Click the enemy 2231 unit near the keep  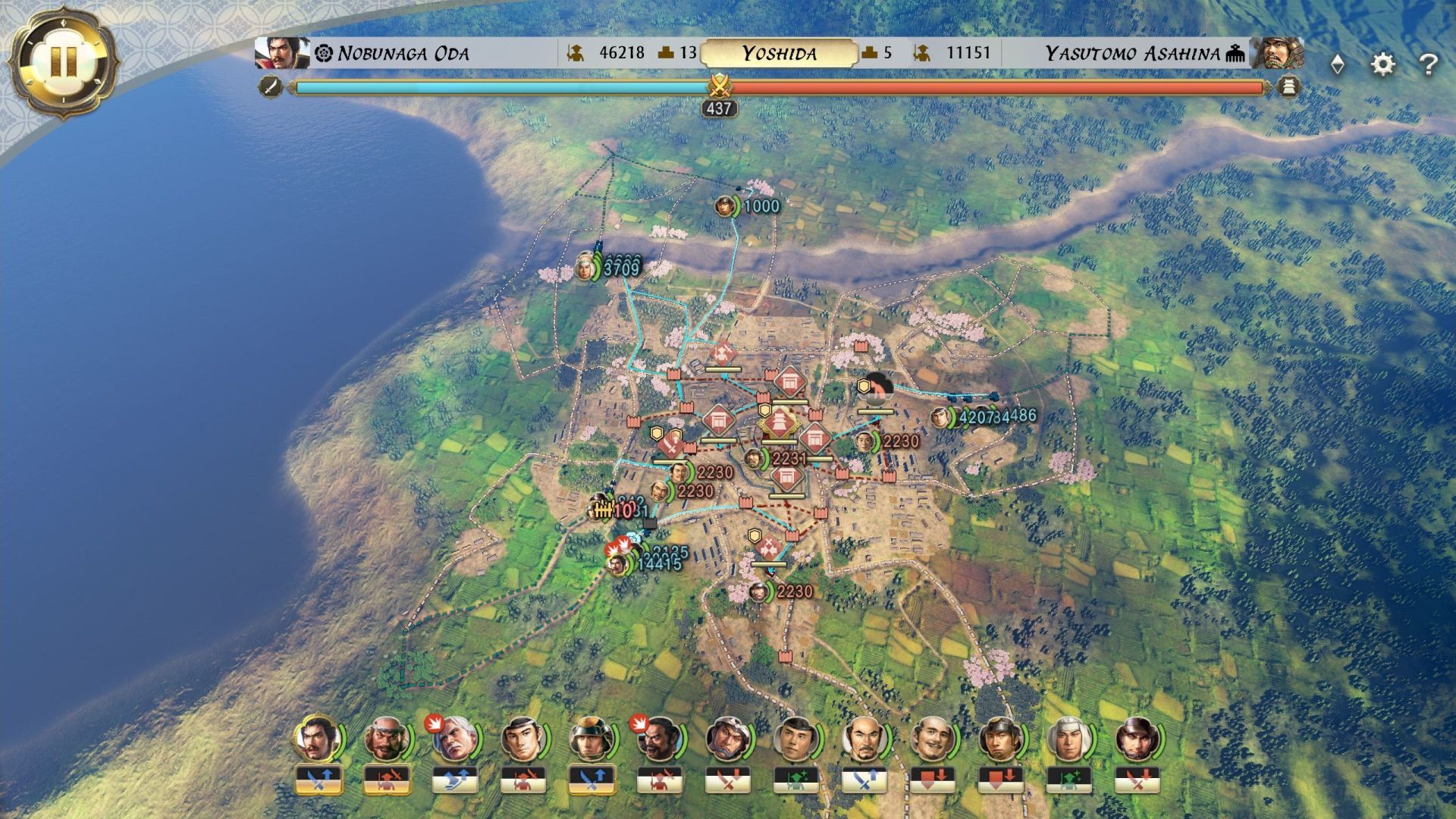755,459
